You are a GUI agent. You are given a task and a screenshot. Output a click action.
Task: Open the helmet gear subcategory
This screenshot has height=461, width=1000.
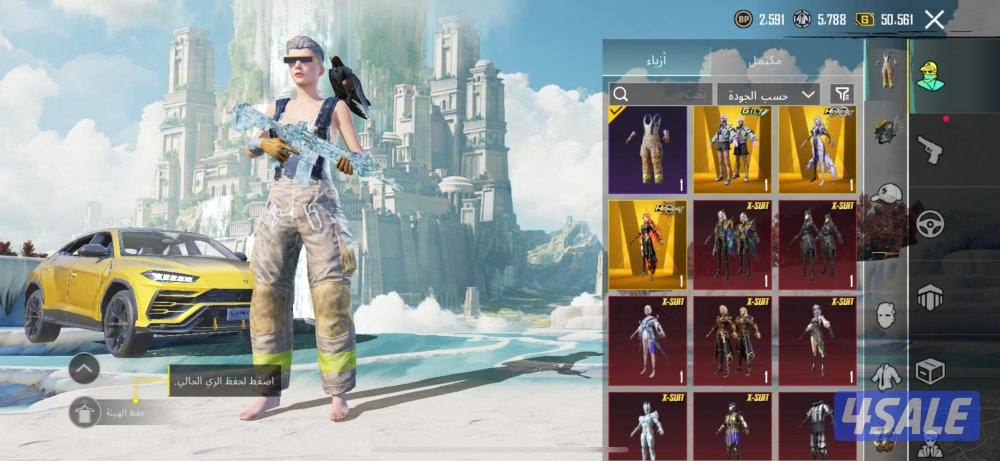click(885, 131)
